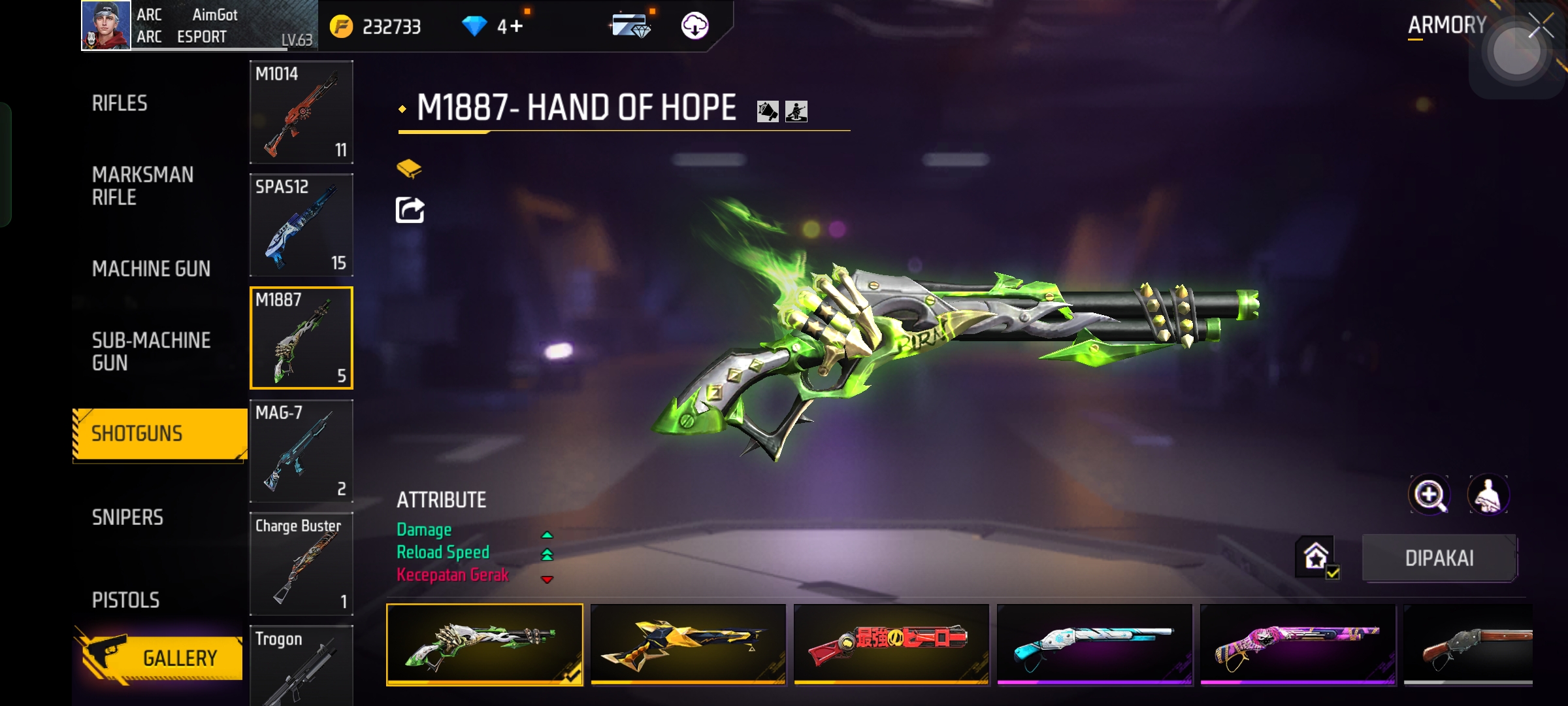Share the skin using the share icon
Screen dimensions: 1568x706
410,210
